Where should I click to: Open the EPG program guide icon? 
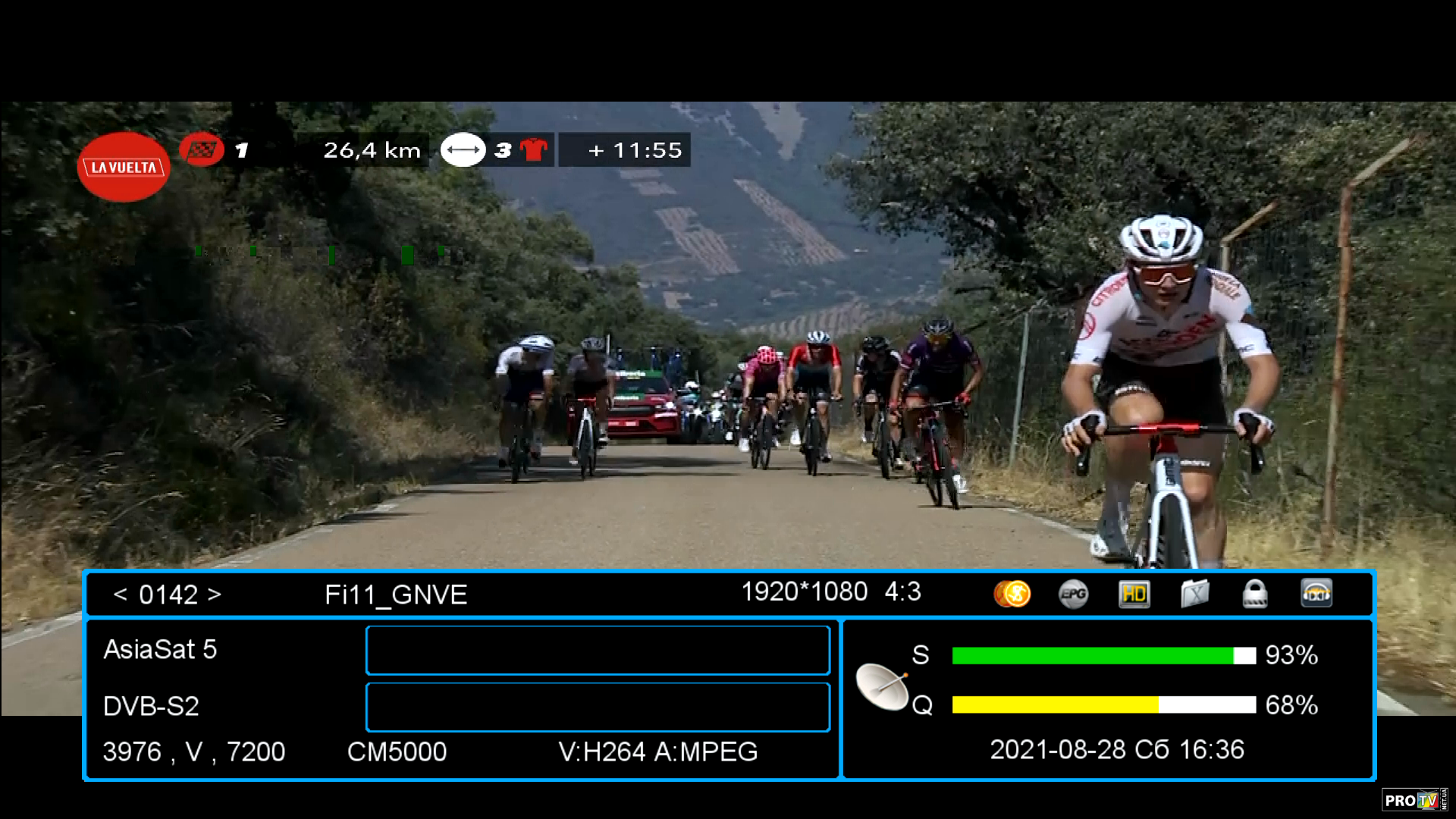1073,594
